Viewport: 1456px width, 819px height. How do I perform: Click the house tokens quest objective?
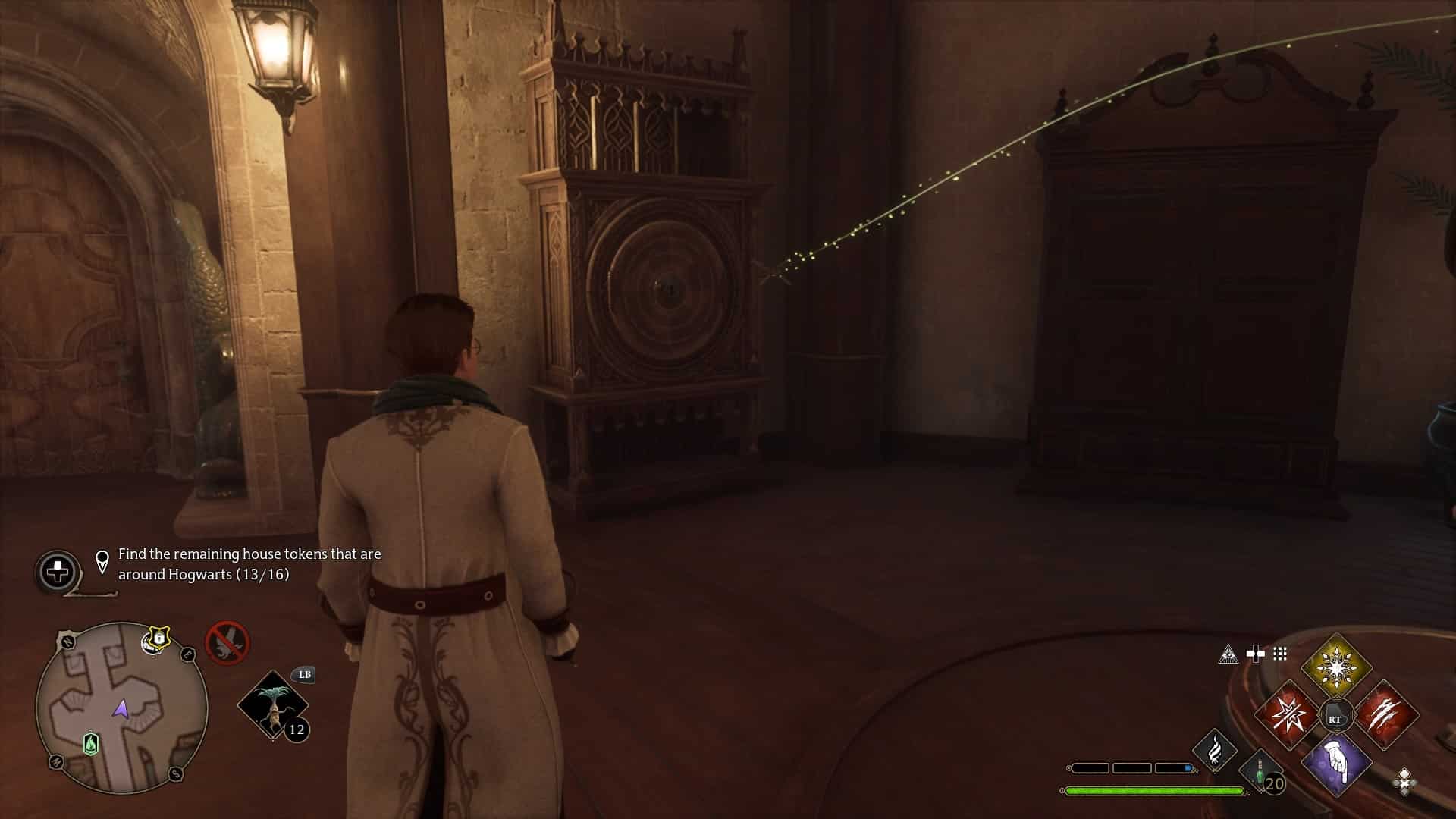coord(249,564)
